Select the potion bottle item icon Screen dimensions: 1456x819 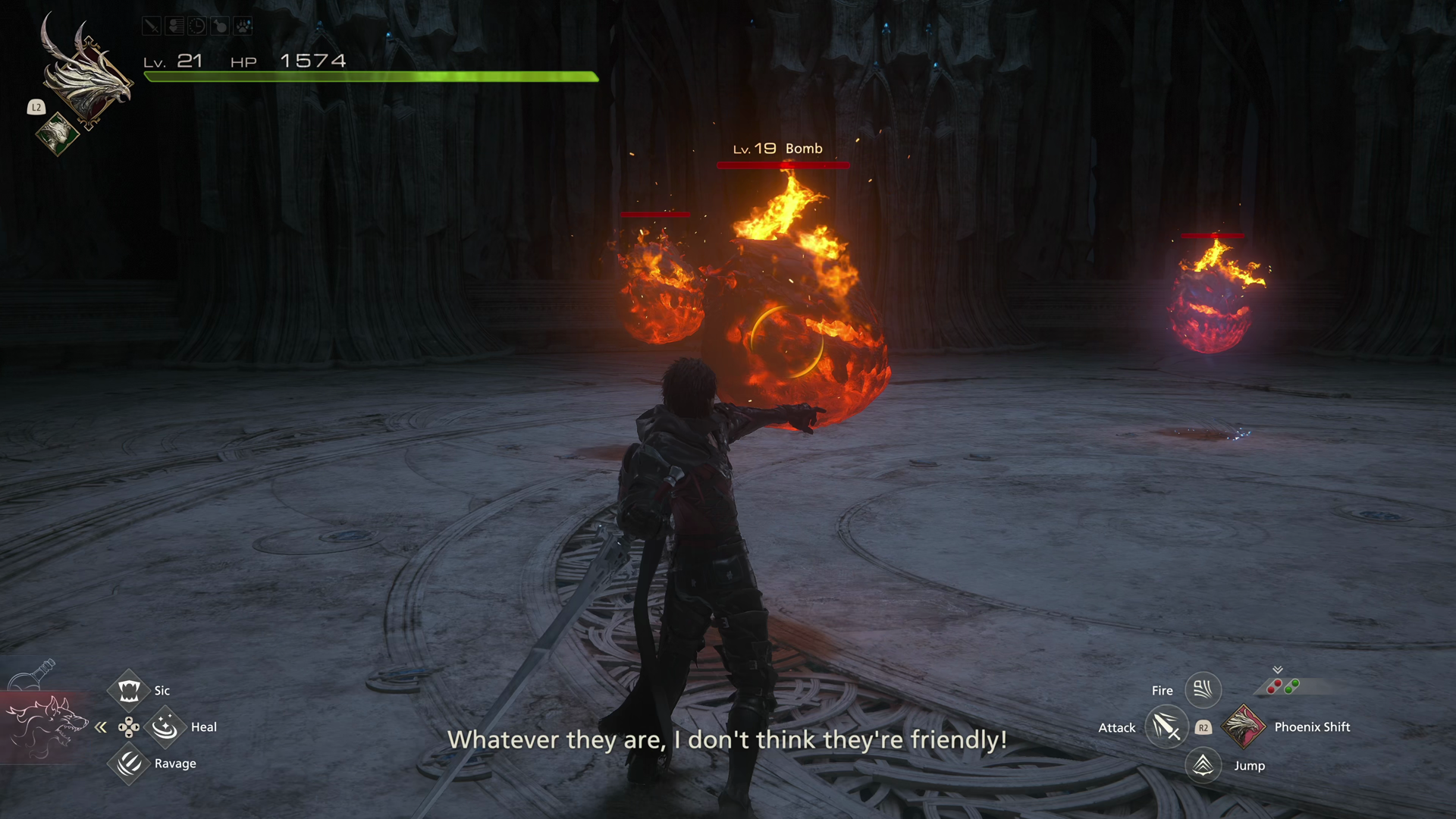coord(34,674)
